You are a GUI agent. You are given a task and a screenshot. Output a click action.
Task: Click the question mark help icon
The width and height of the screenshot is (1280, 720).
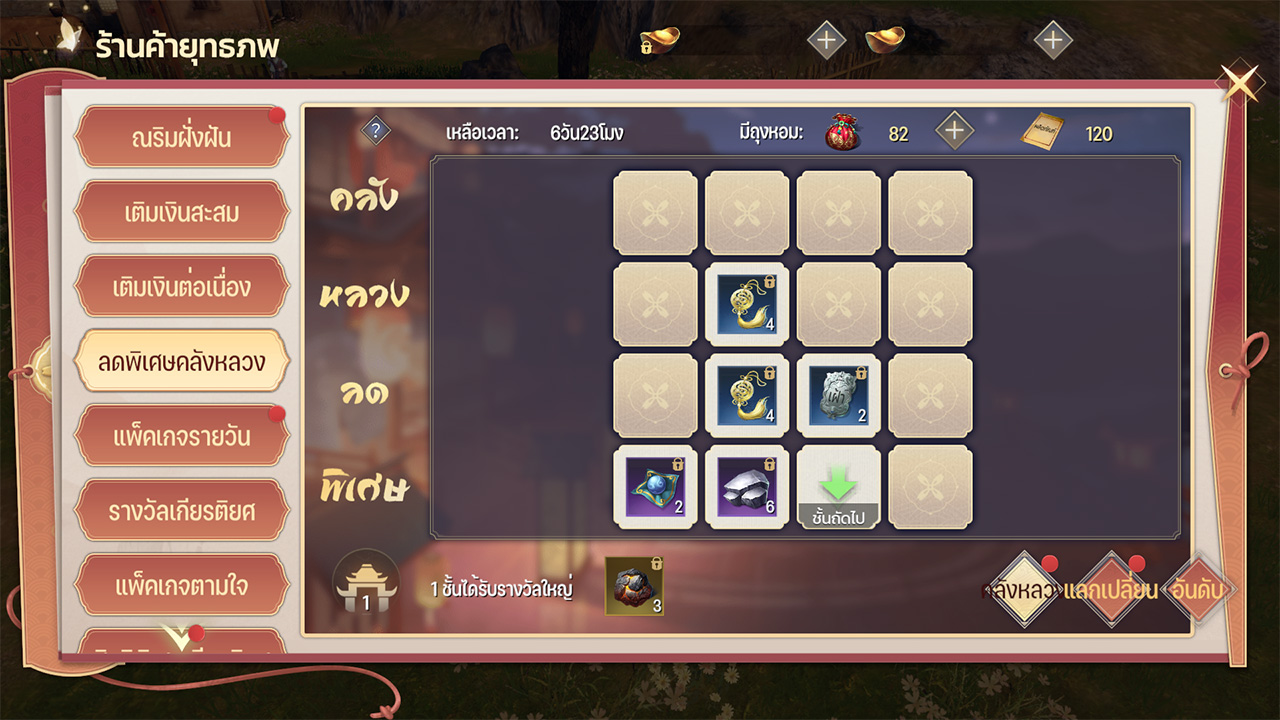(375, 131)
